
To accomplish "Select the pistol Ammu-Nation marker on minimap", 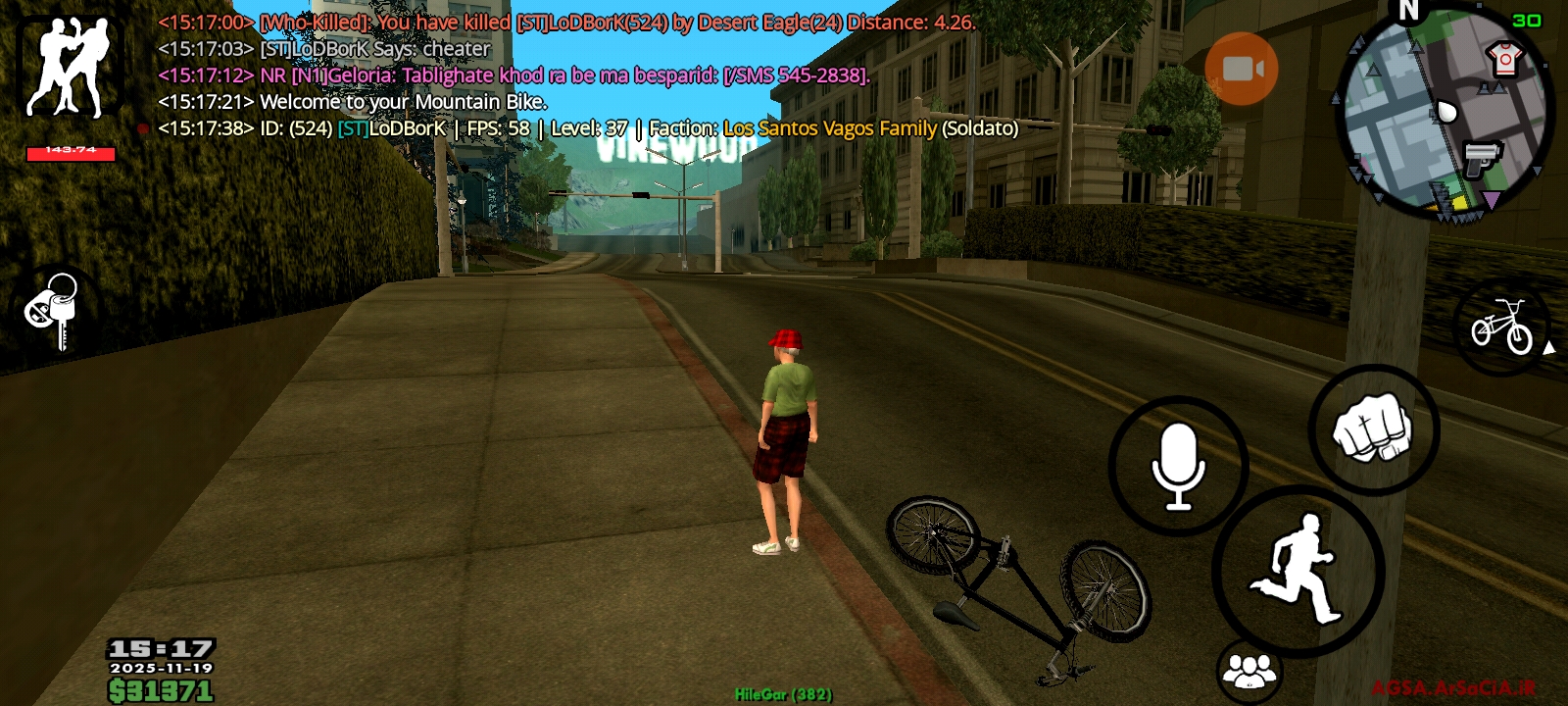I will coord(1482,157).
